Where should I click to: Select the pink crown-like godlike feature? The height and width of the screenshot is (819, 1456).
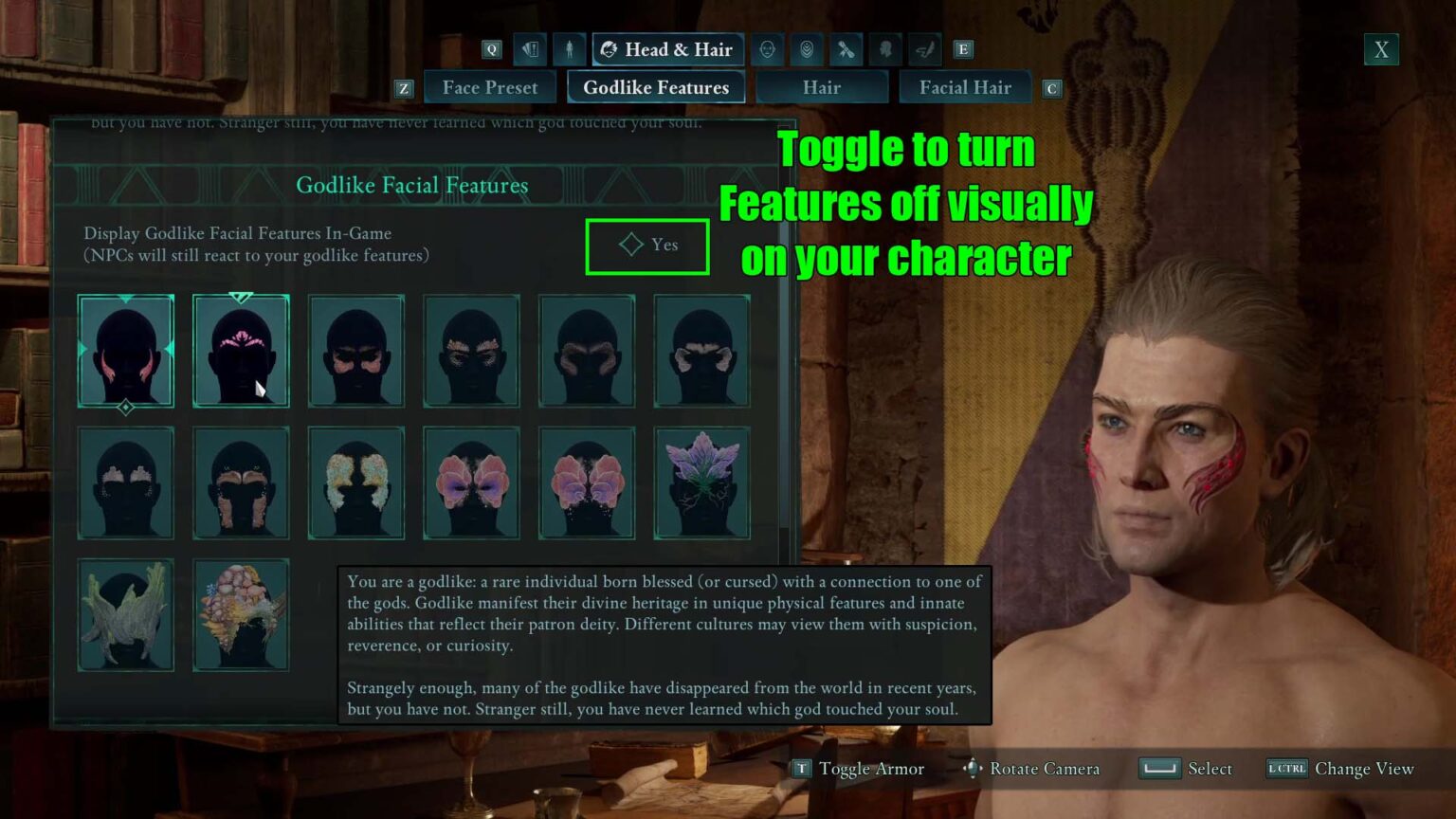click(242, 351)
